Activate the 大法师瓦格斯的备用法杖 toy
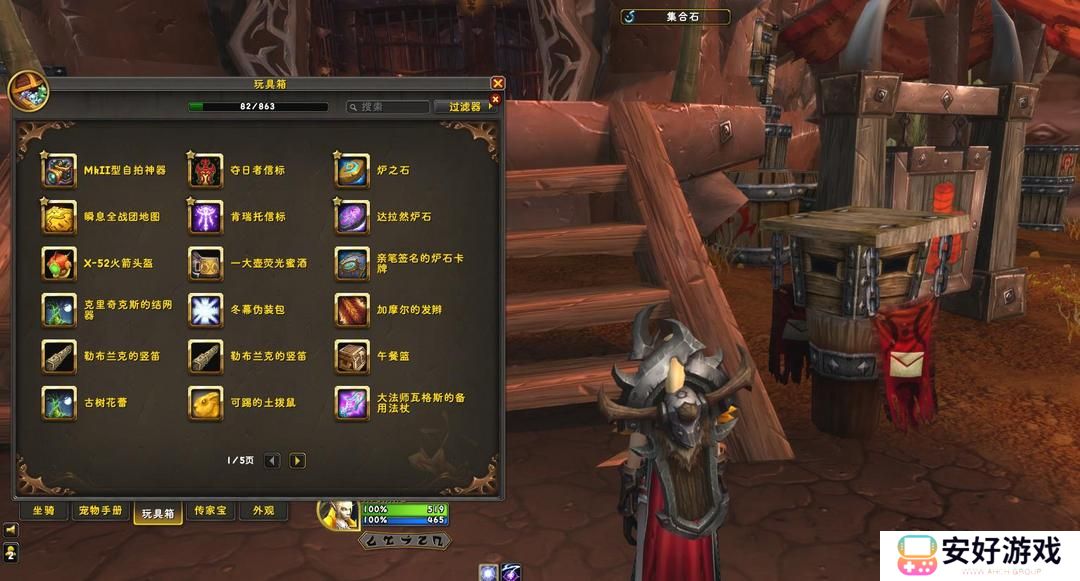The height and width of the screenshot is (581, 1080). coord(351,403)
